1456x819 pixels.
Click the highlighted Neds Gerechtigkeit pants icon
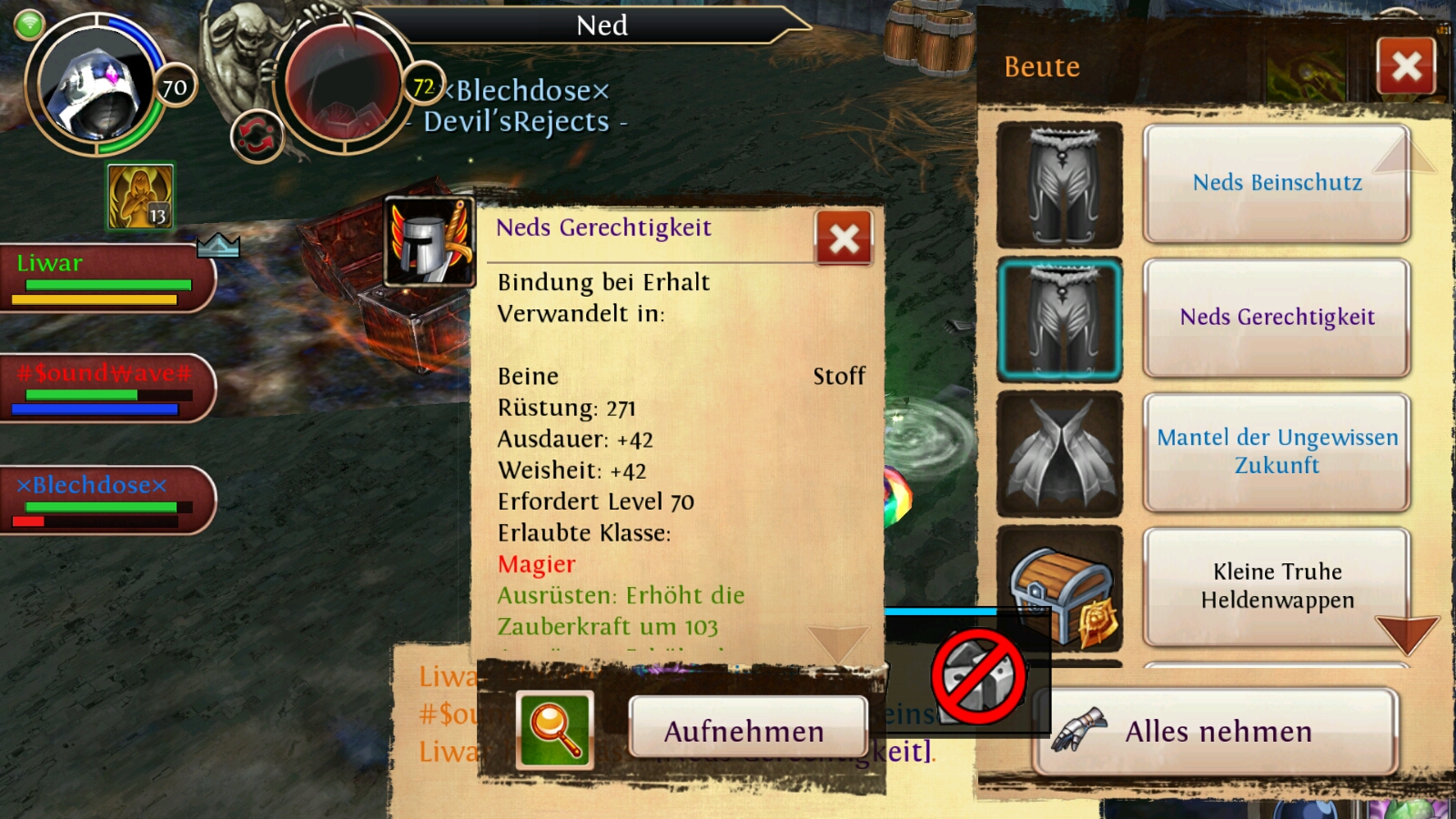pos(1059,318)
